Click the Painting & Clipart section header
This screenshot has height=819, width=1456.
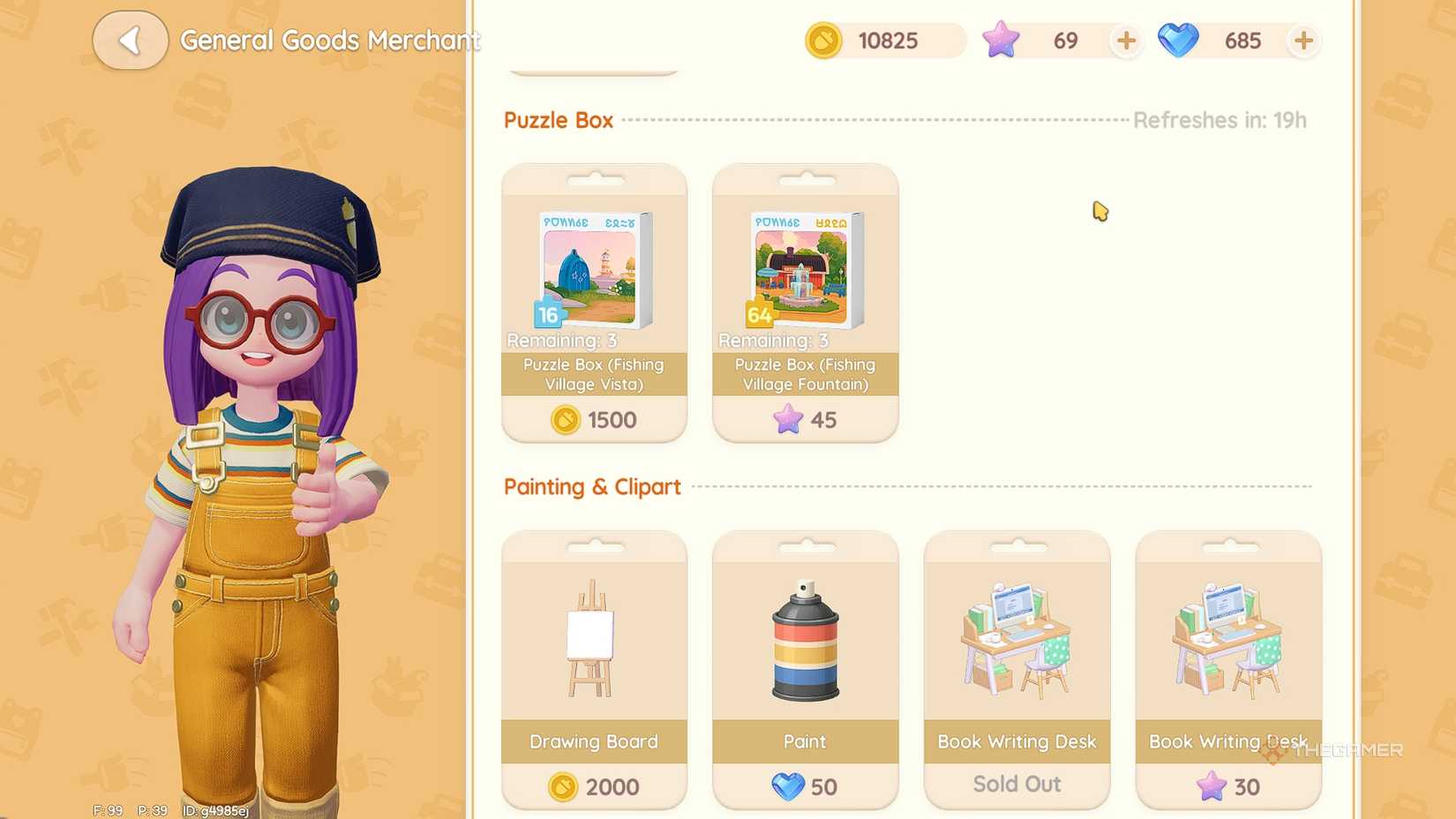coord(592,486)
